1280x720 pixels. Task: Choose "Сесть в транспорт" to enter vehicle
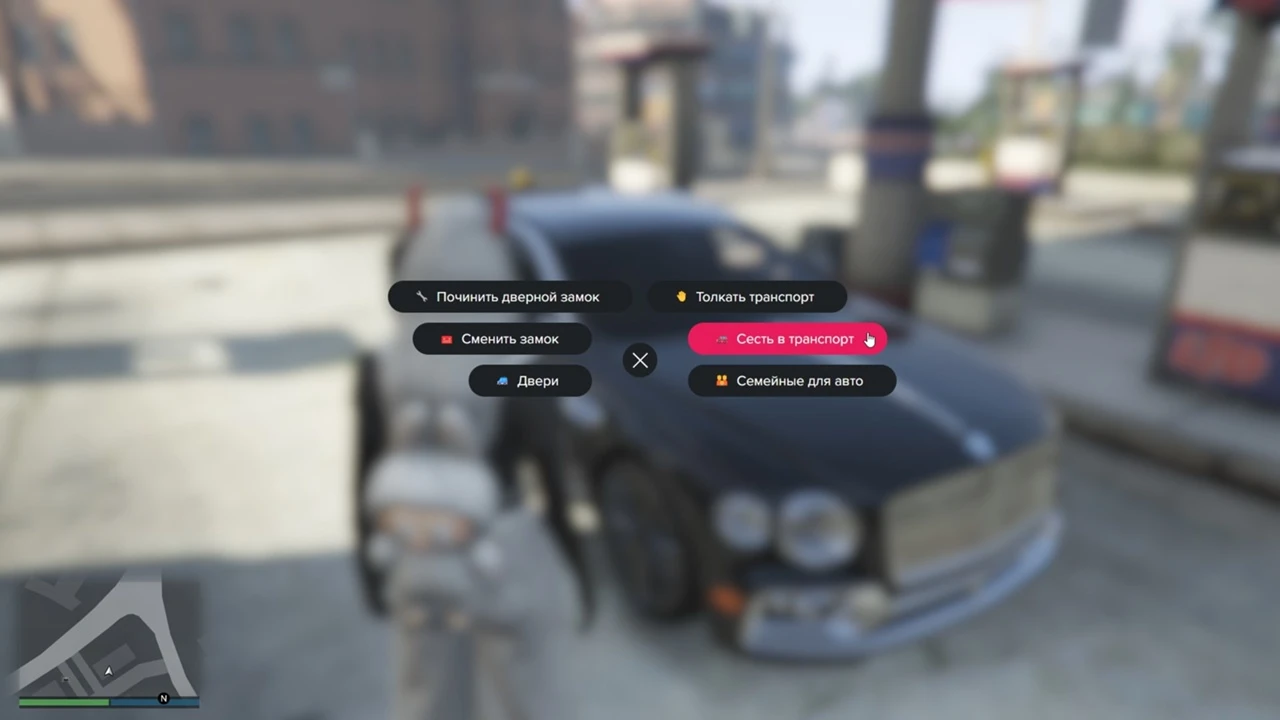[x=786, y=339]
